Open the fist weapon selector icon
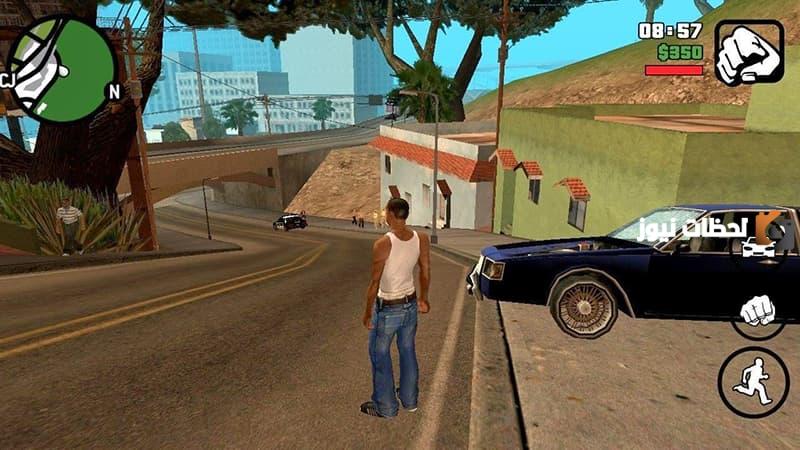The width and height of the screenshot is (800, 450). [x=749, y=52]
